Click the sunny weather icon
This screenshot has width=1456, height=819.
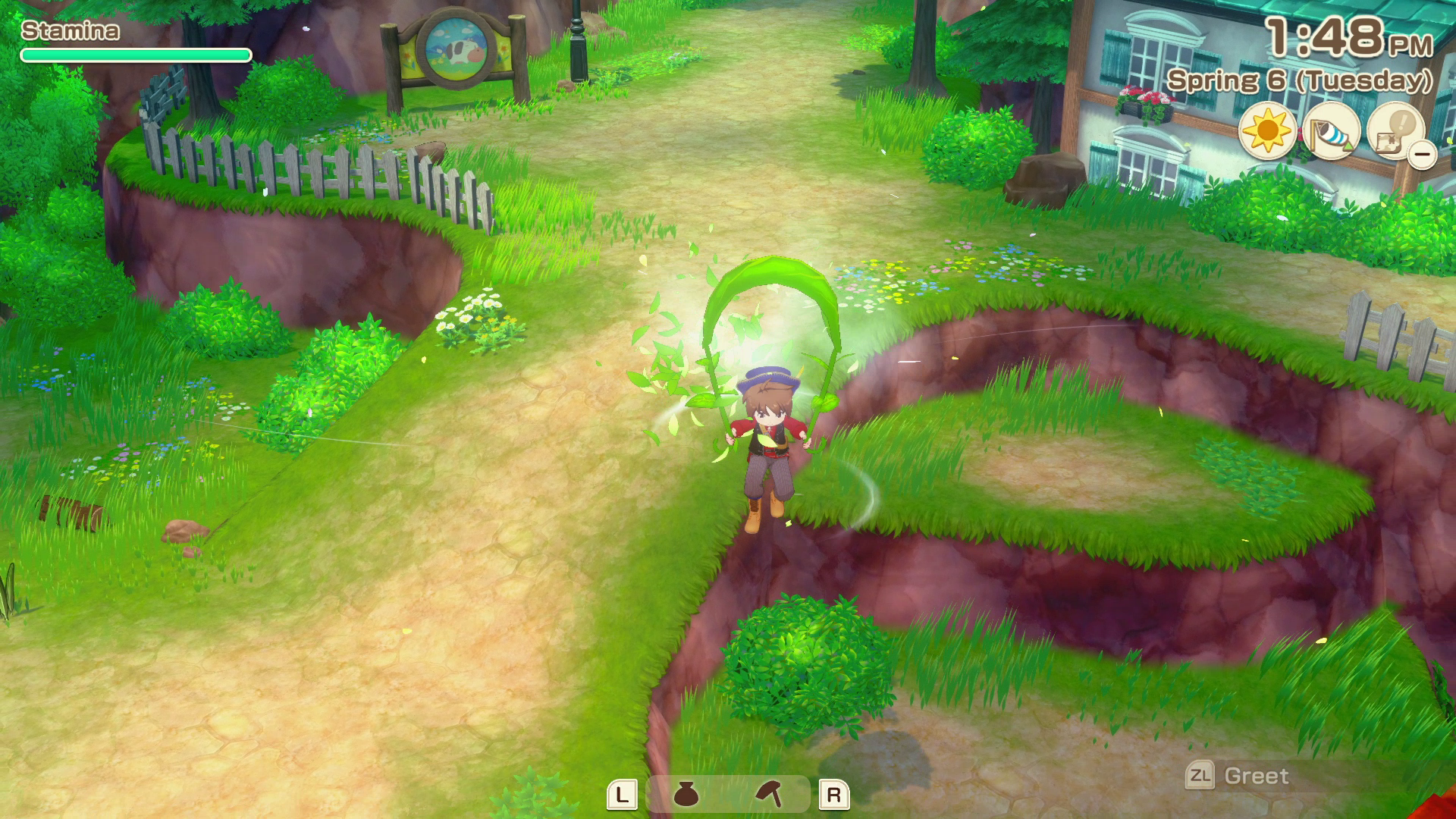click(1267, 132)
